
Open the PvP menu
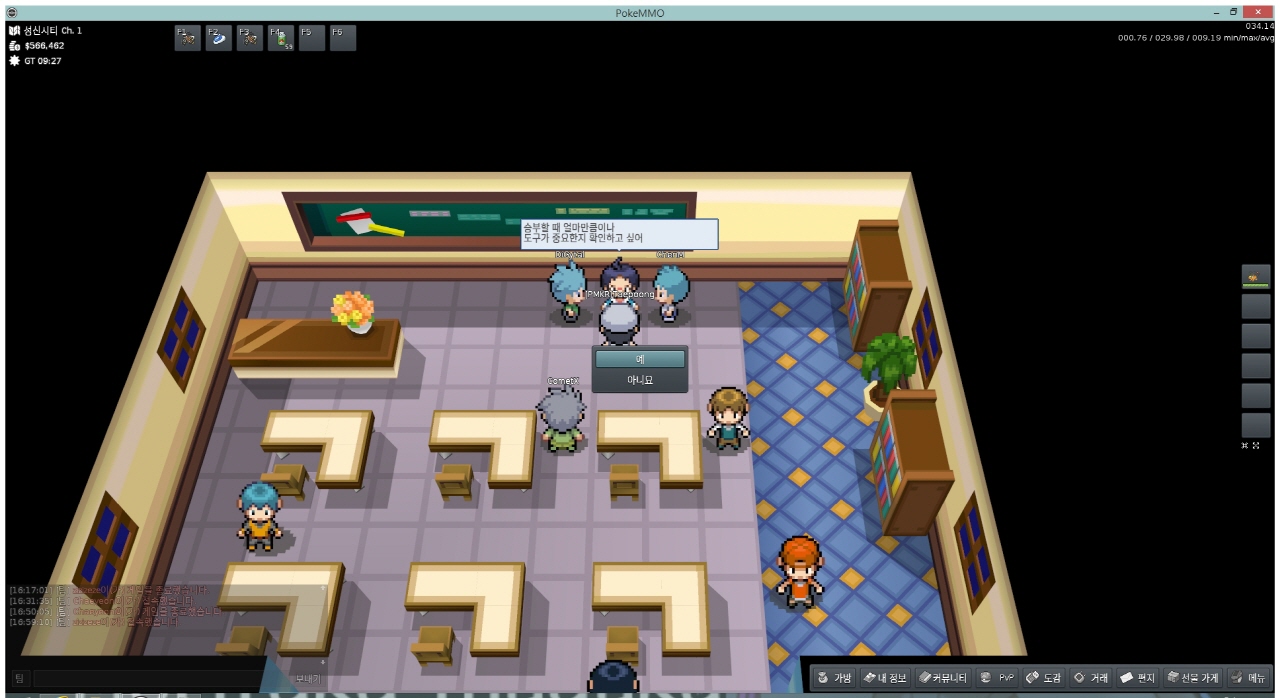pyautogui.click(x=997, y=678)
